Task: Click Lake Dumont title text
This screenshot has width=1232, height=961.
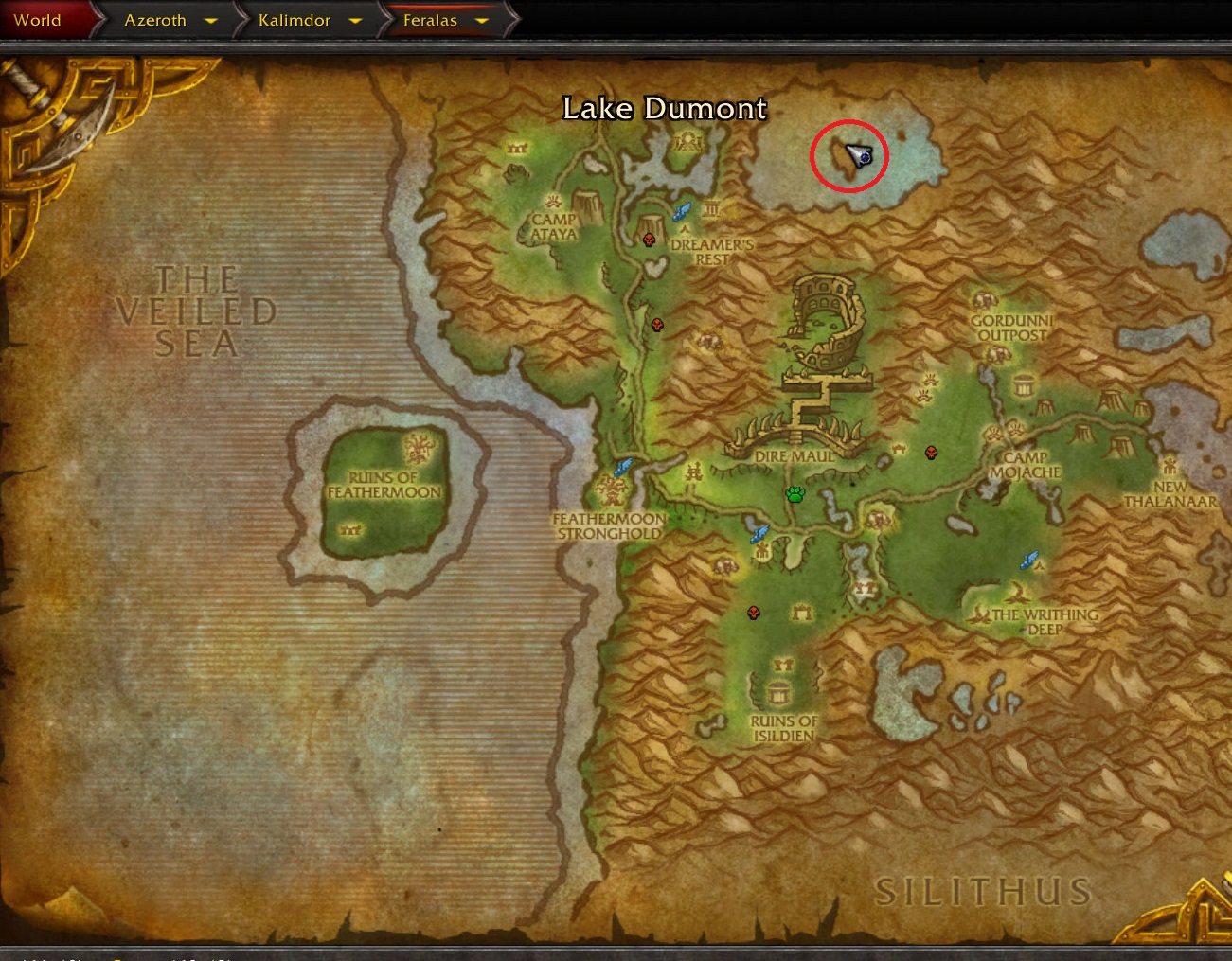Action: coord(665,109)
